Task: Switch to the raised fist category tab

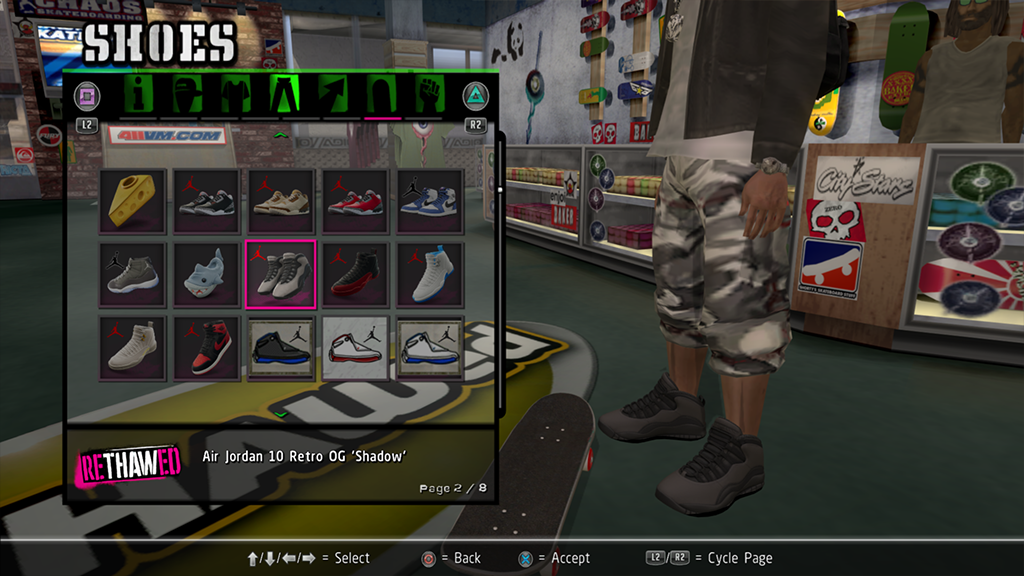Action: point(430,96)
